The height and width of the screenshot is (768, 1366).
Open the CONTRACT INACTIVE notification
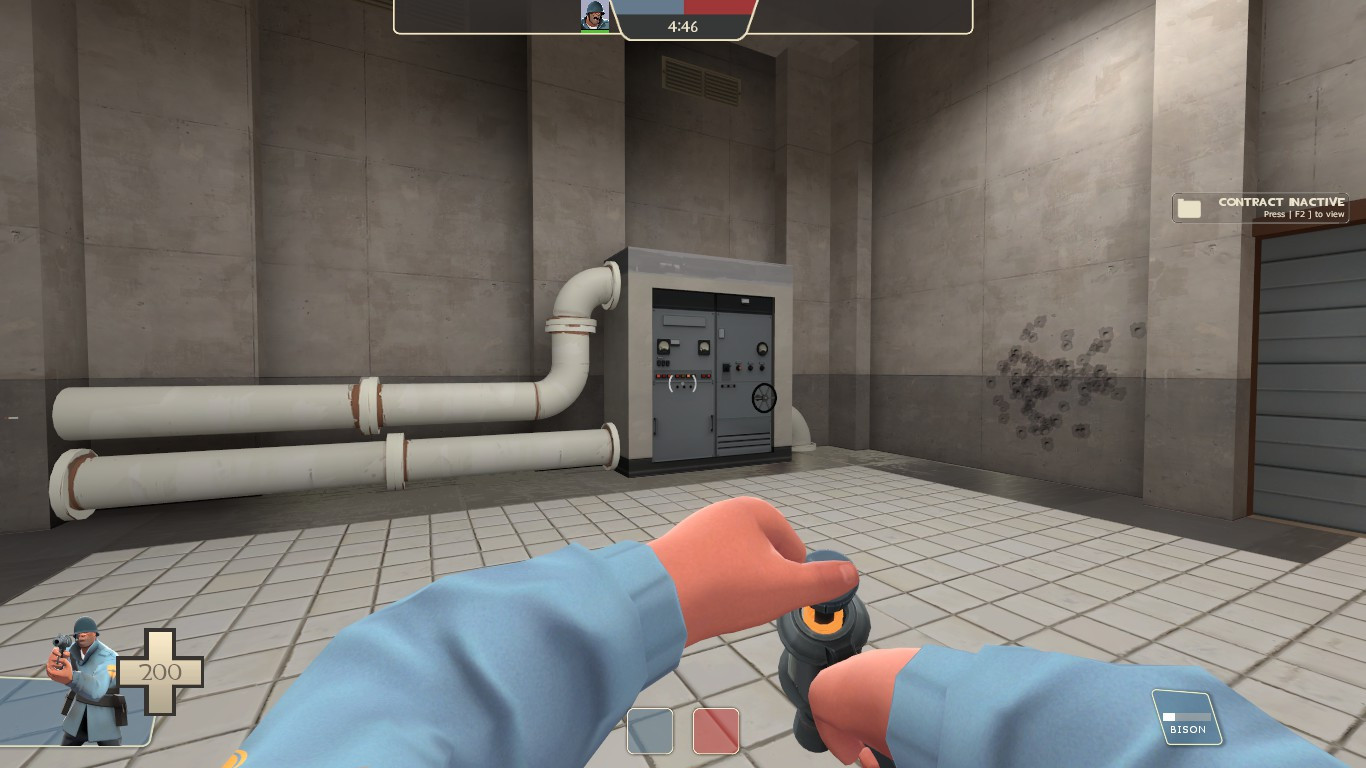coord(1260,207)
